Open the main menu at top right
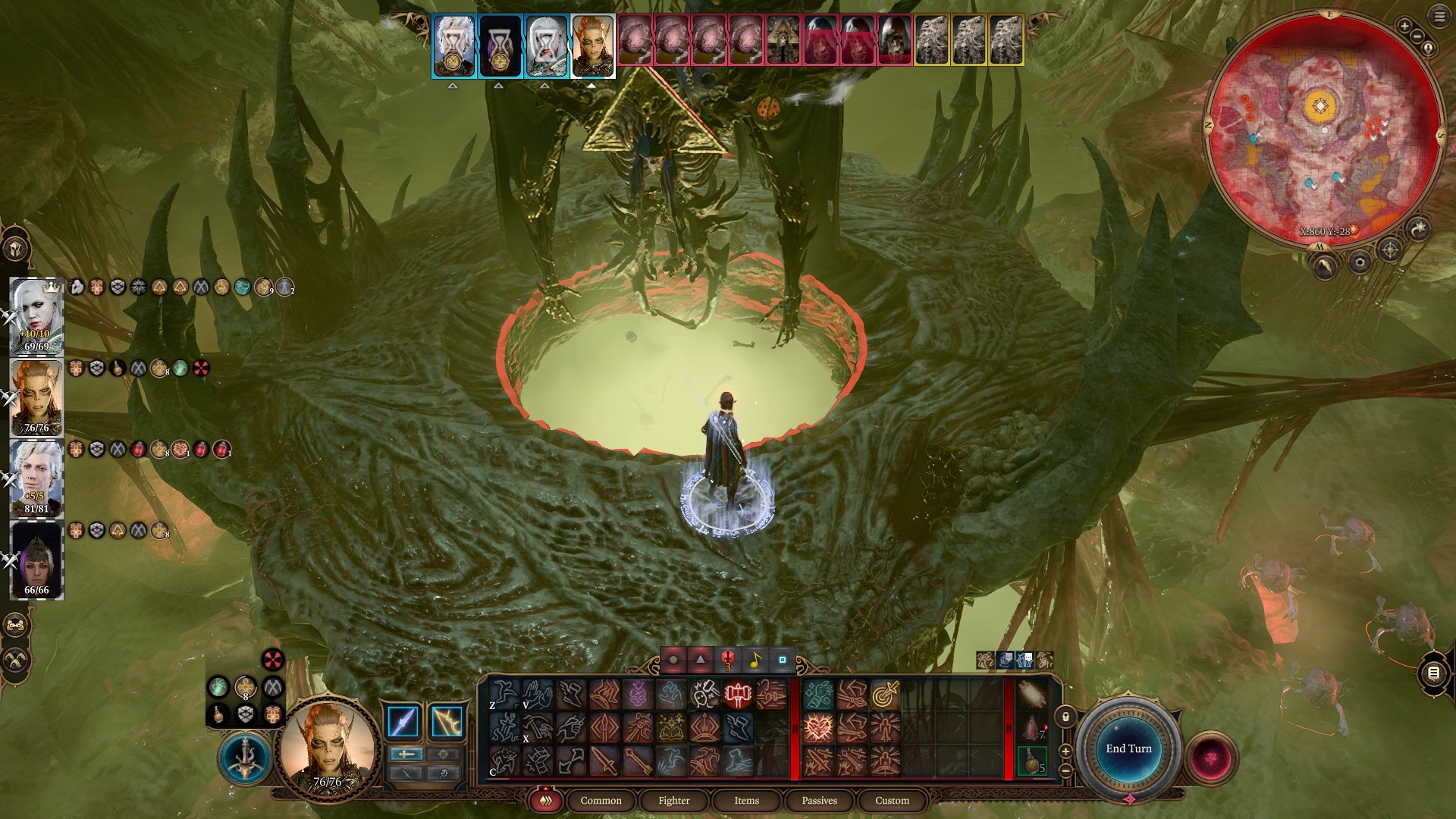This screenshot has width=1456, height=819. pyautogui.click(x=1439, y=17)
